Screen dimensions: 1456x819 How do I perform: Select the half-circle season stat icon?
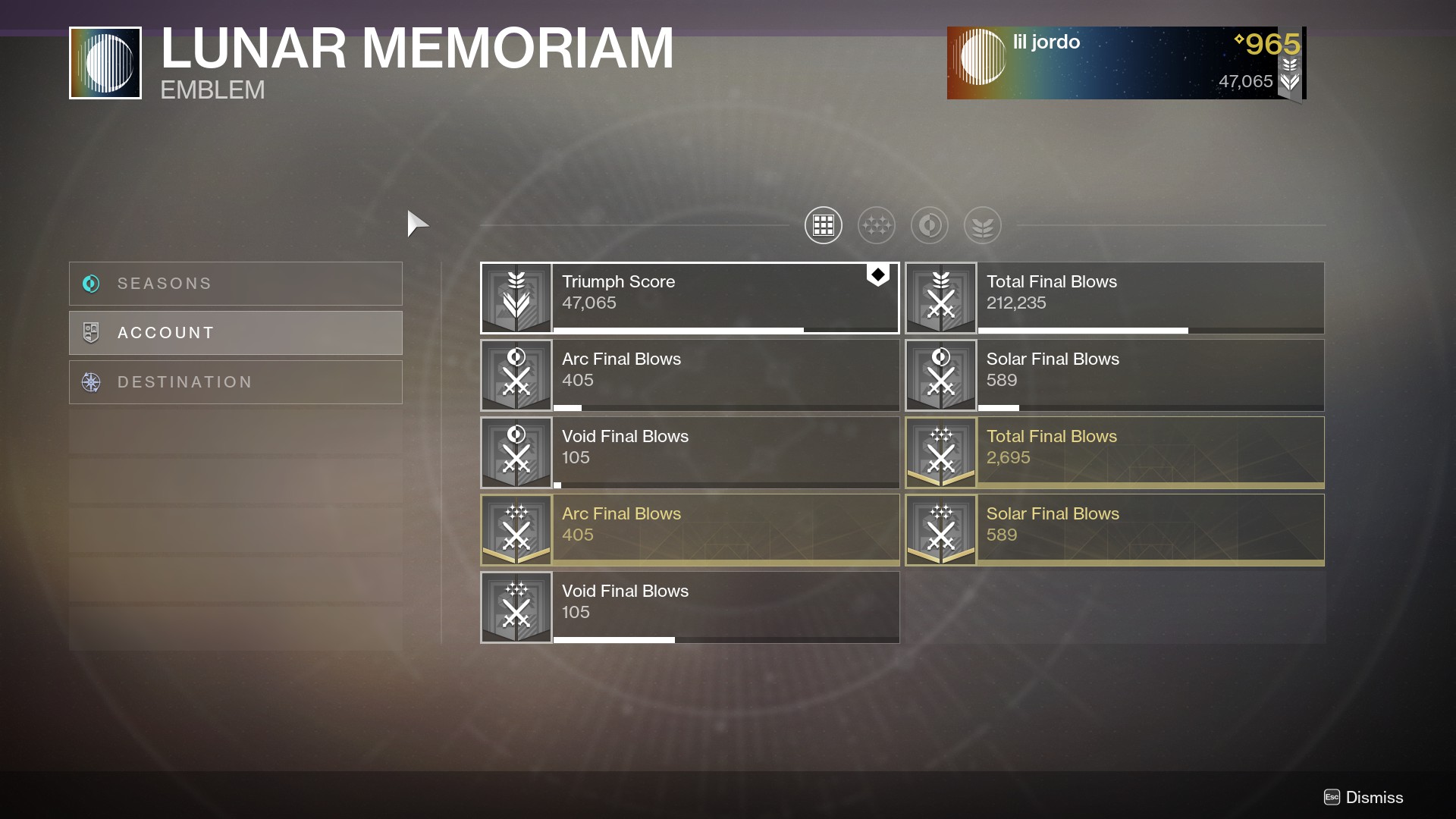coord(929,225)
